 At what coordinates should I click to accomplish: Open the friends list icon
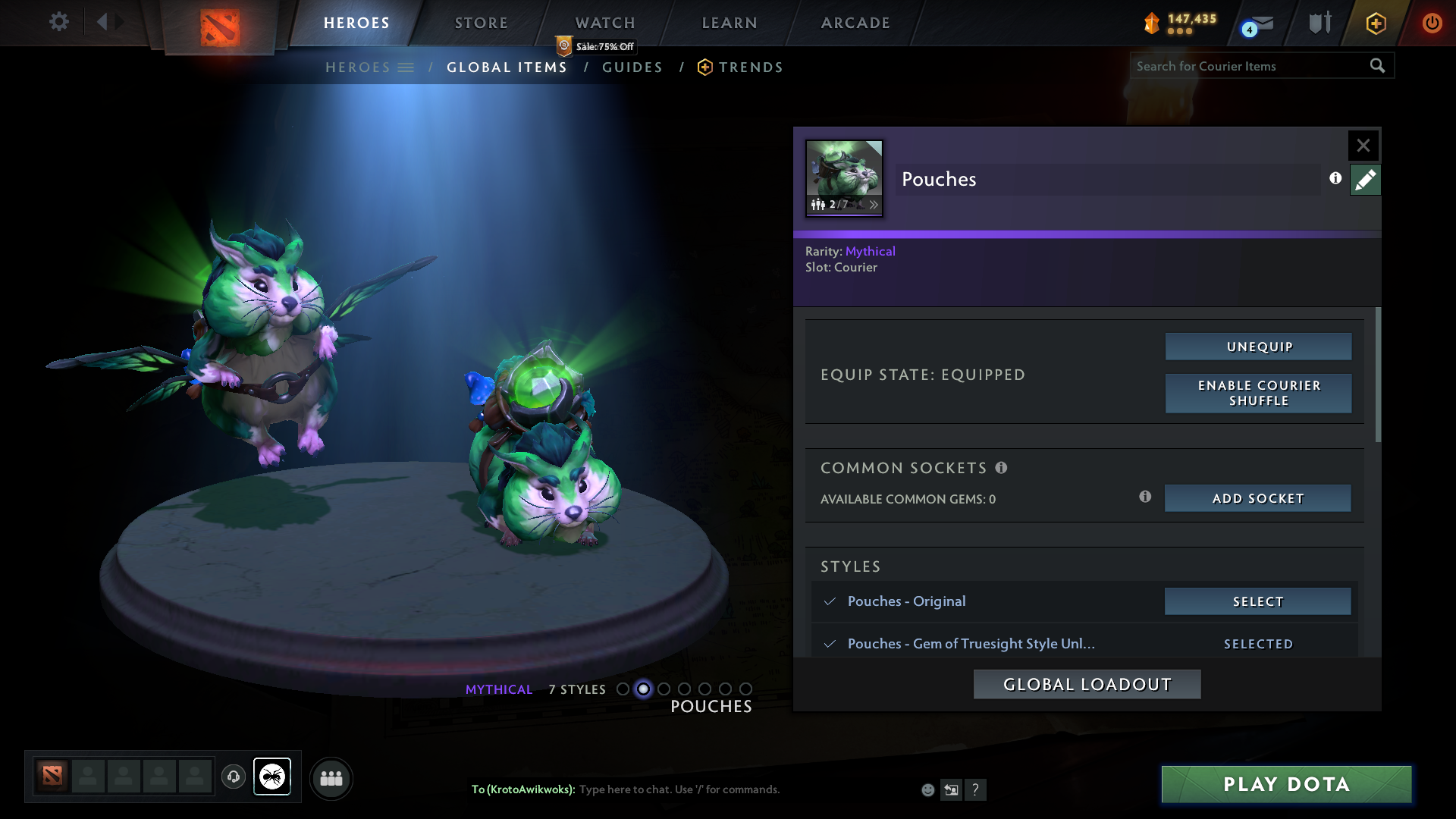(x=331, y=777)
